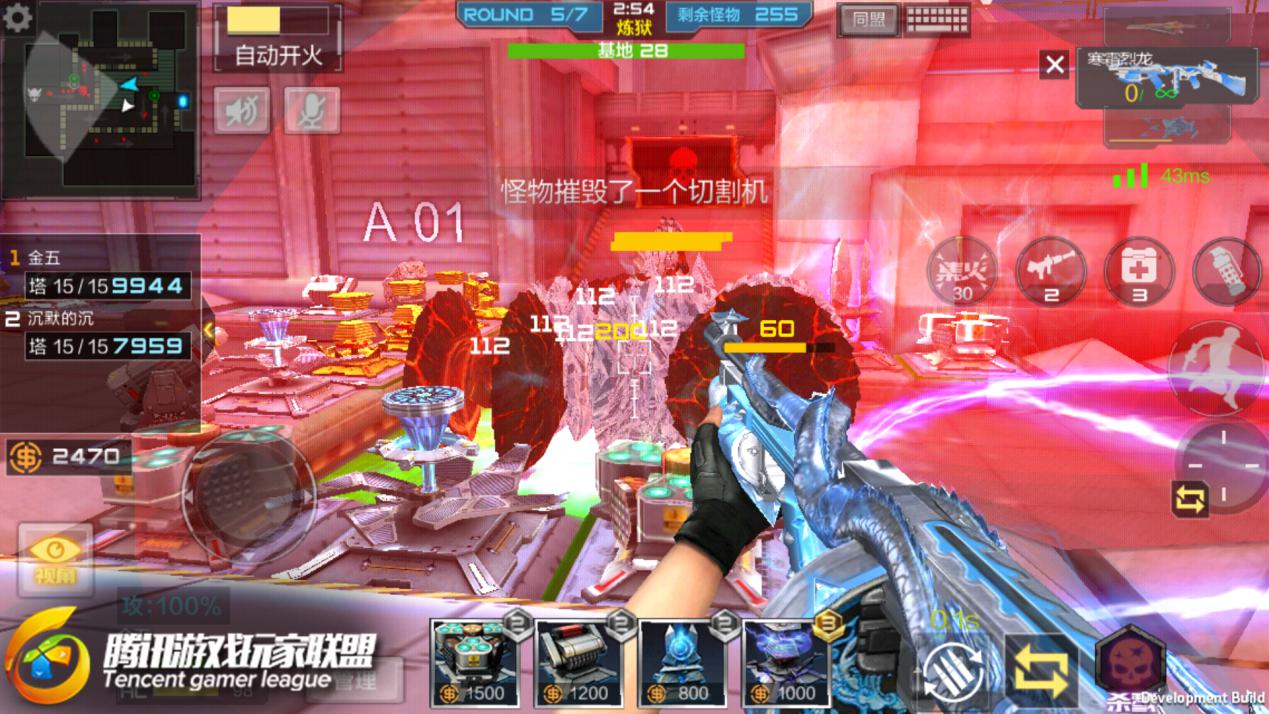Screen dimensions: 1269x714
Task: Buy the 1000-coin tower
Action: (786, 663)
